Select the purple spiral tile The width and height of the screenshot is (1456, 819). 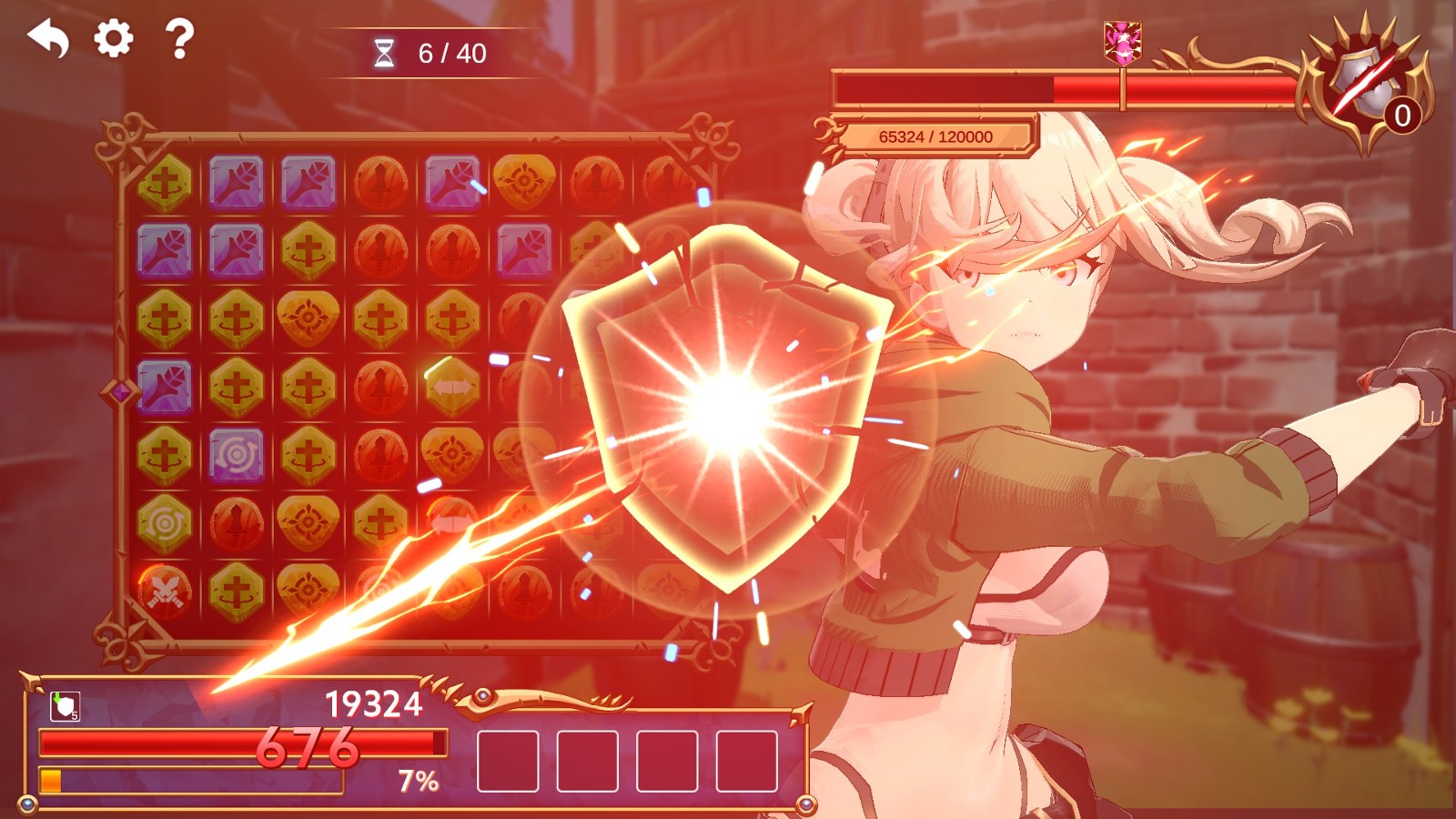coord(237,454)
